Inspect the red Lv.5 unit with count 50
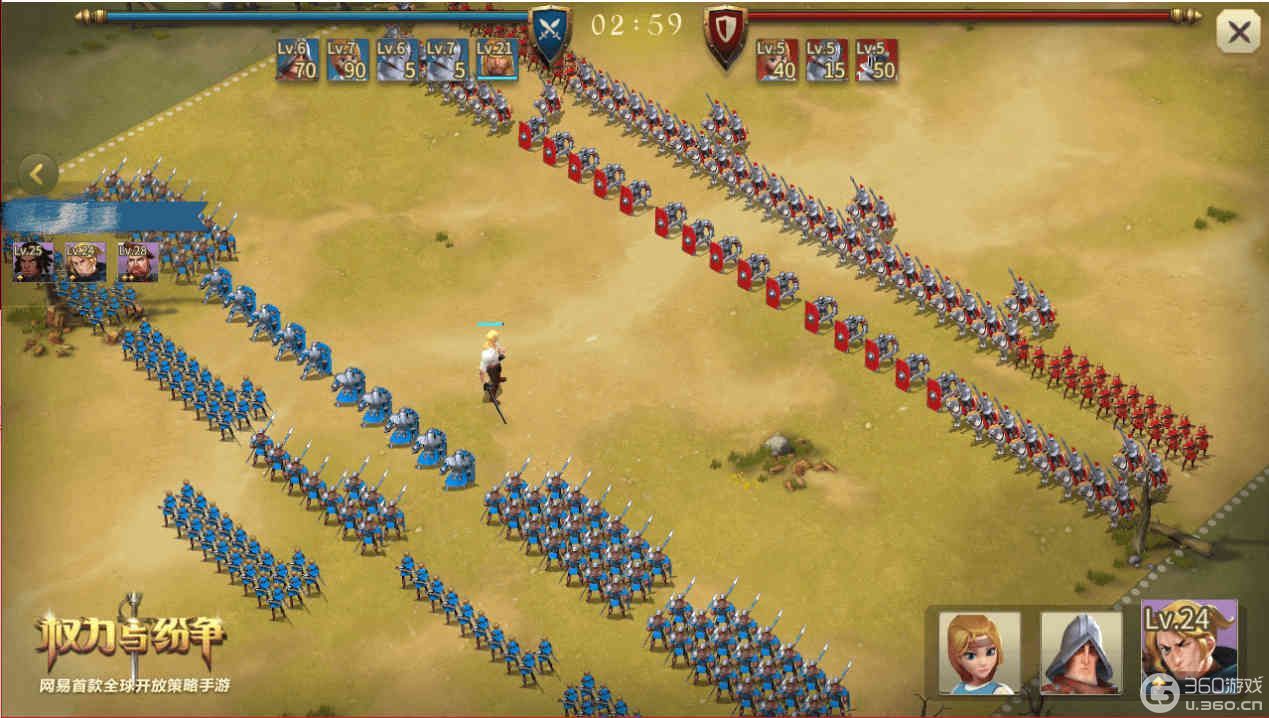This screenshot has width=1269, height=718. tap(876, 60)
